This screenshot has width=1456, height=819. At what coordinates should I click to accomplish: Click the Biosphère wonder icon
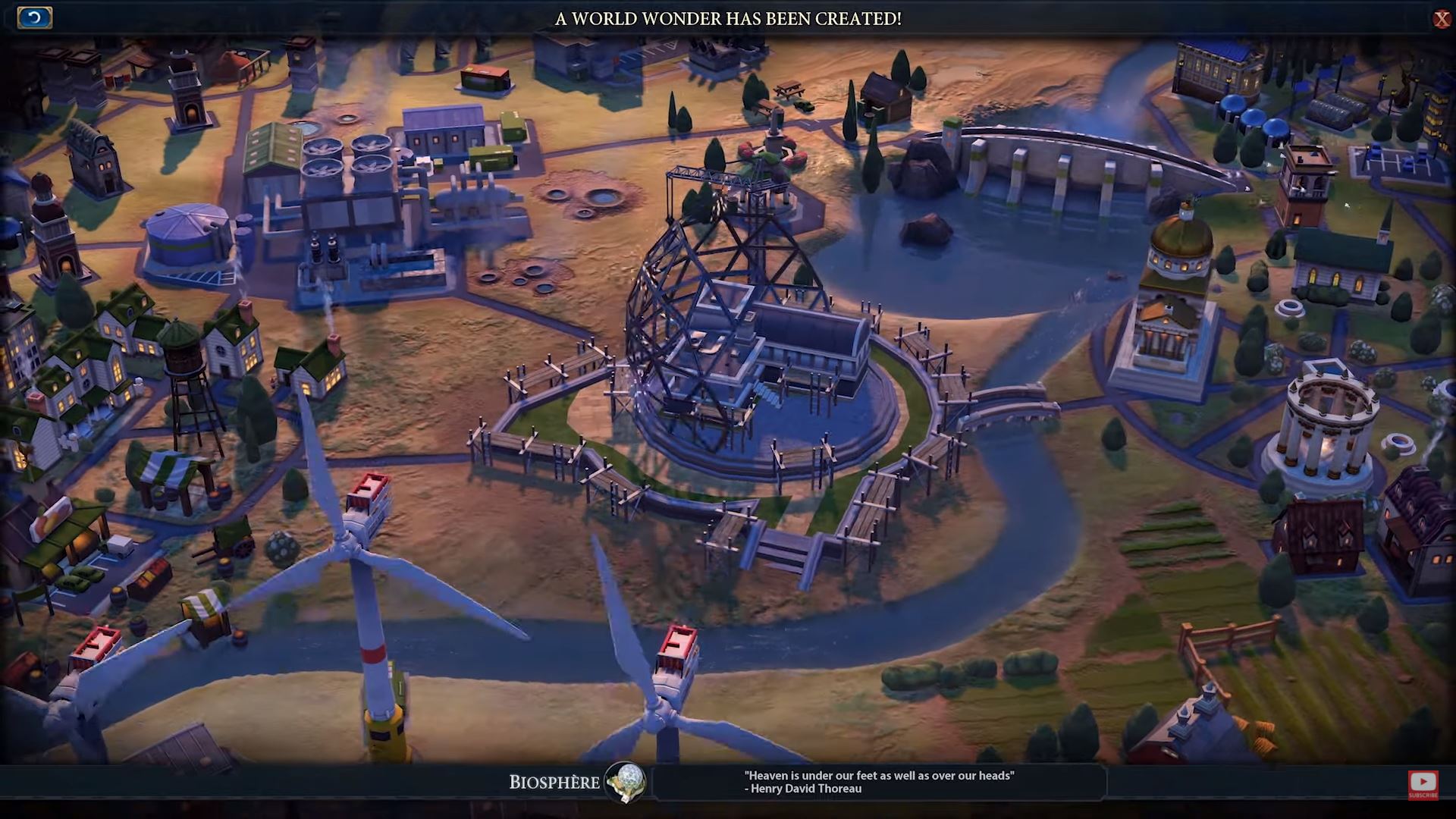pos(626,782)
